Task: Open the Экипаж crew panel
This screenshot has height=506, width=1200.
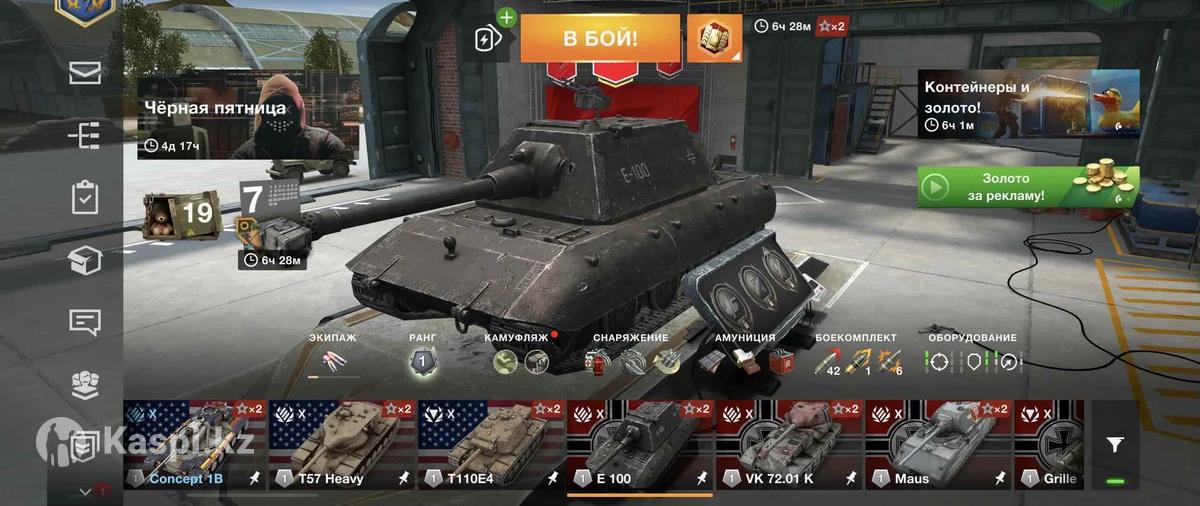Action: point(333,358)
